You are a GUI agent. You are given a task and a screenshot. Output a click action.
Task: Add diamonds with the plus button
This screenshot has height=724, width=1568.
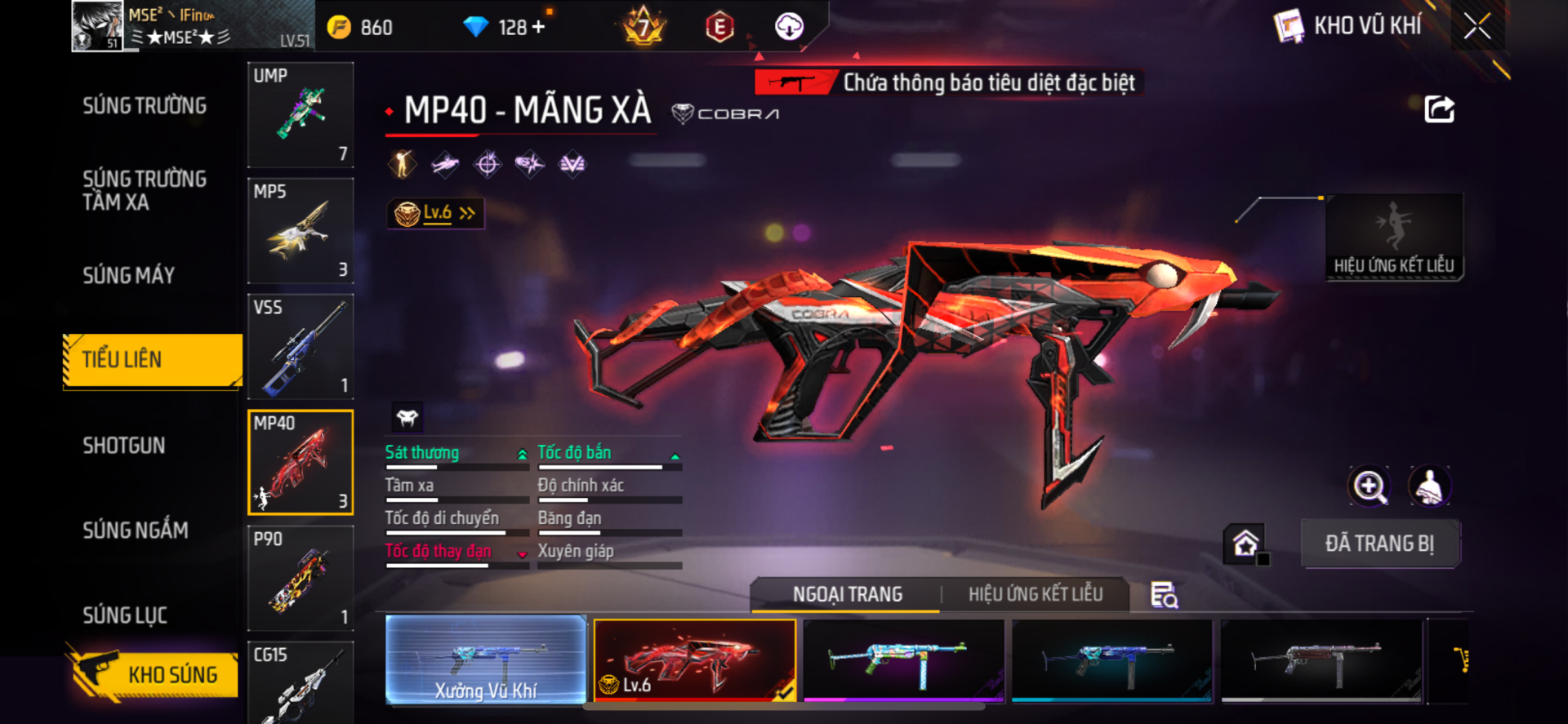(x=538, y=27)
